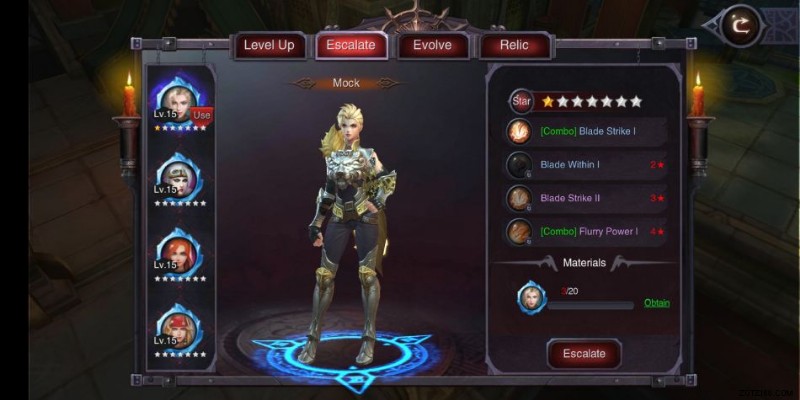This screenshot has width=800, height=400.
Task: Open the Evolve tab
Action: [432, 45]
